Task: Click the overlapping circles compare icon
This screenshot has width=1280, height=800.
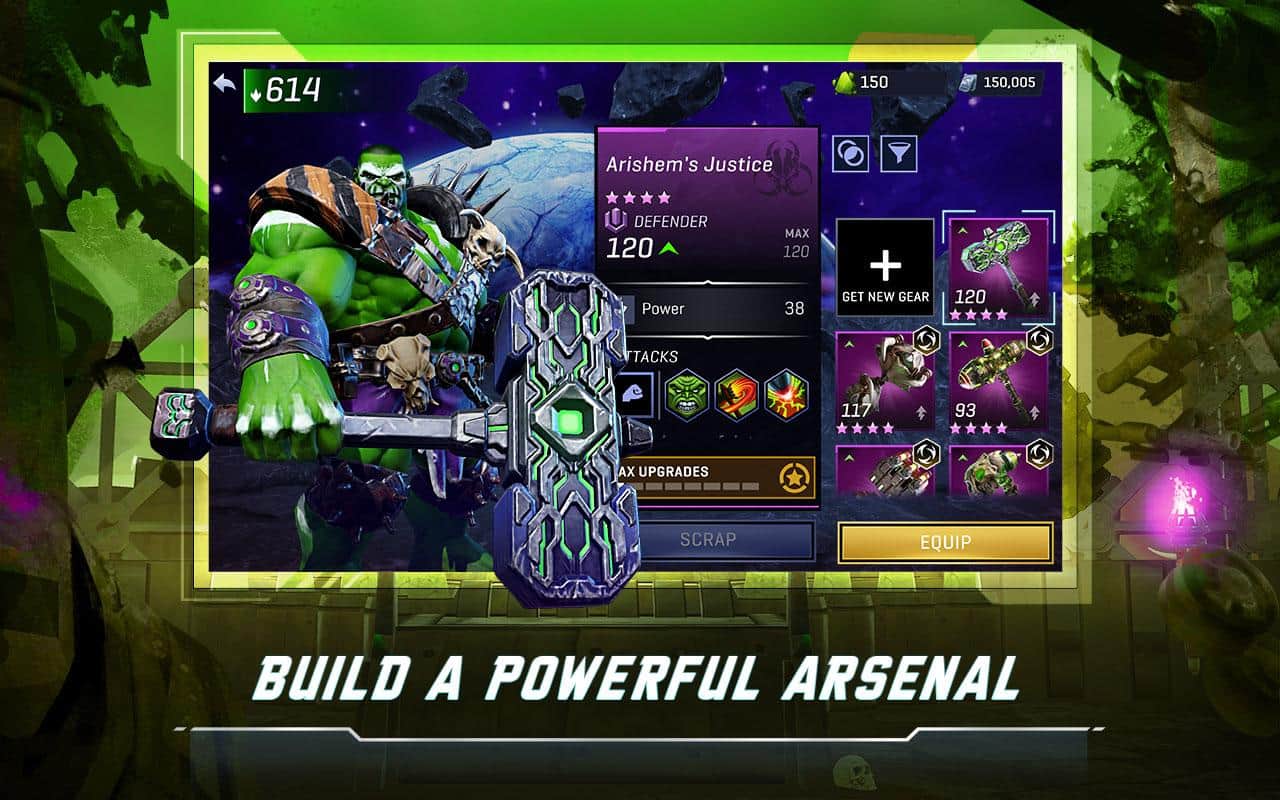Action: (851, 153)
